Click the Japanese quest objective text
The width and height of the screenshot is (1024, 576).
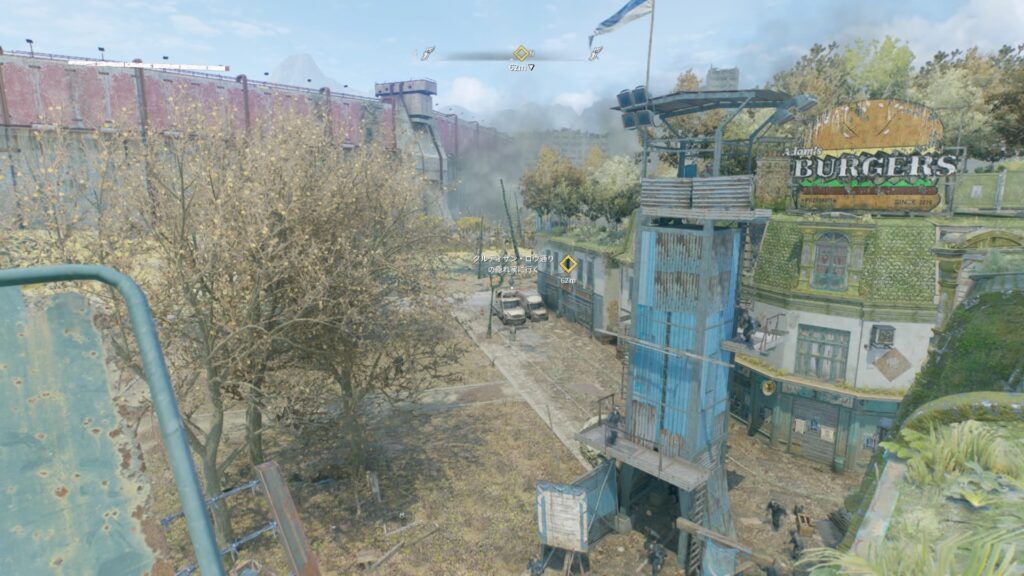pos(512,262)
